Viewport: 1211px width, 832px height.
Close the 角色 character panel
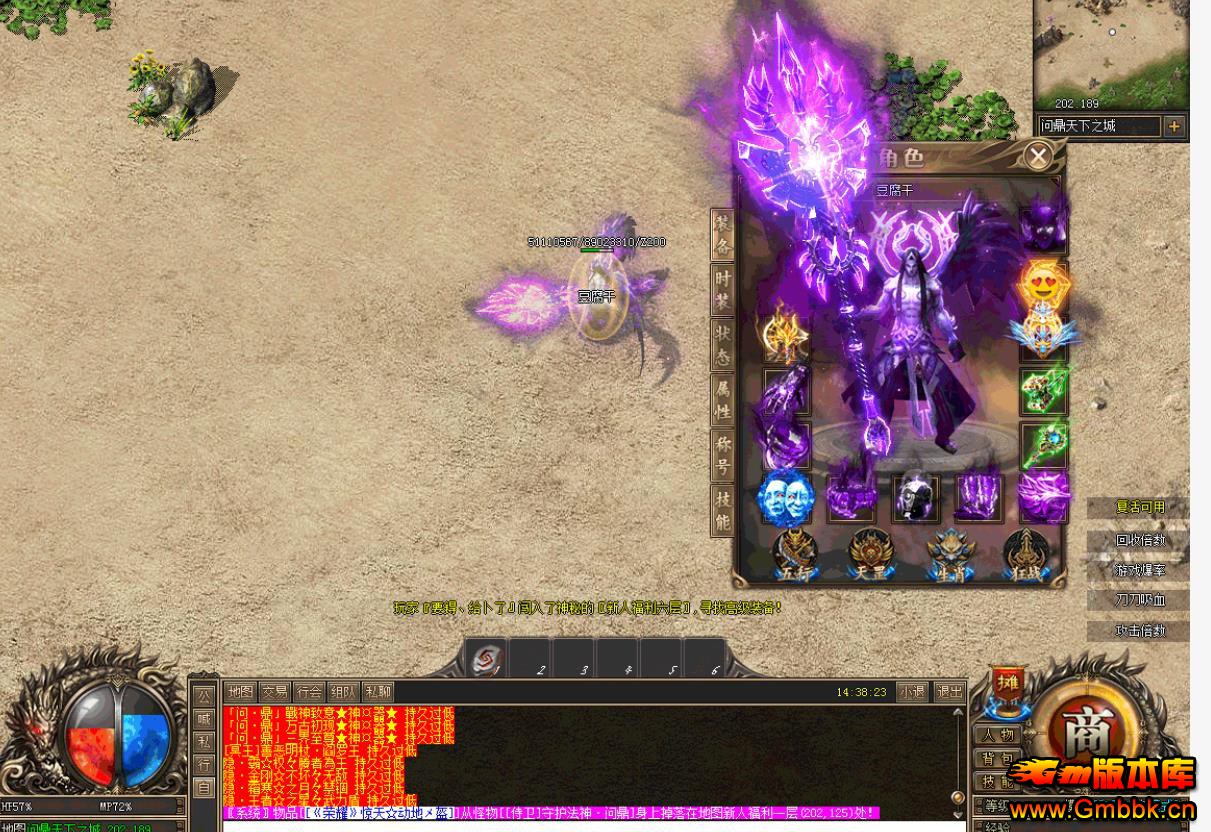[x=1038, y=156]
